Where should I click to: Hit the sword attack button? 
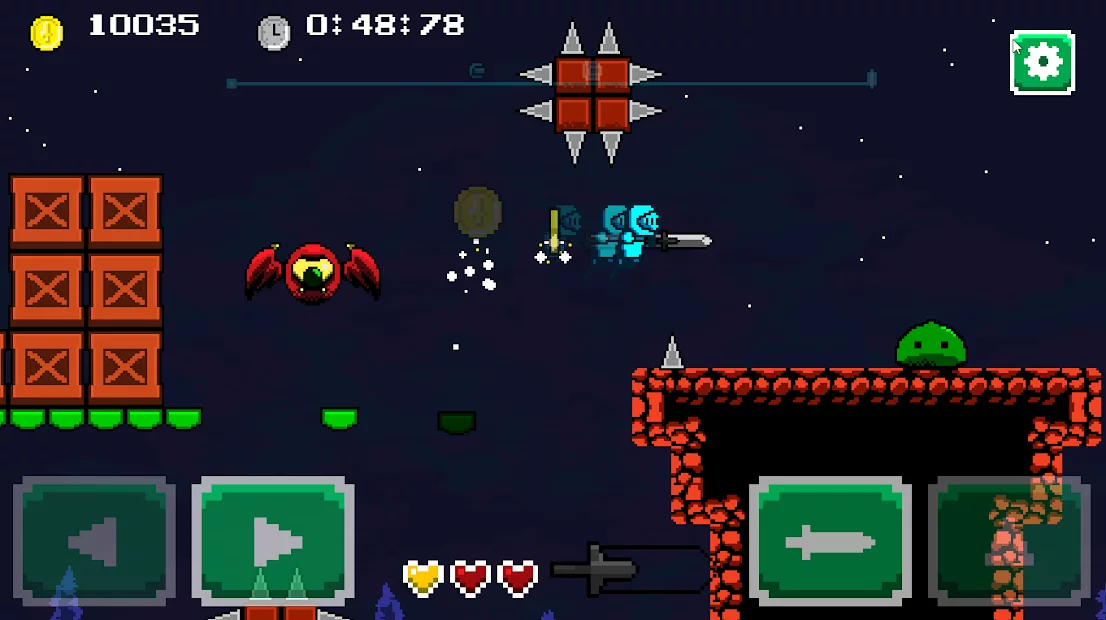click(x=830, y=542)
